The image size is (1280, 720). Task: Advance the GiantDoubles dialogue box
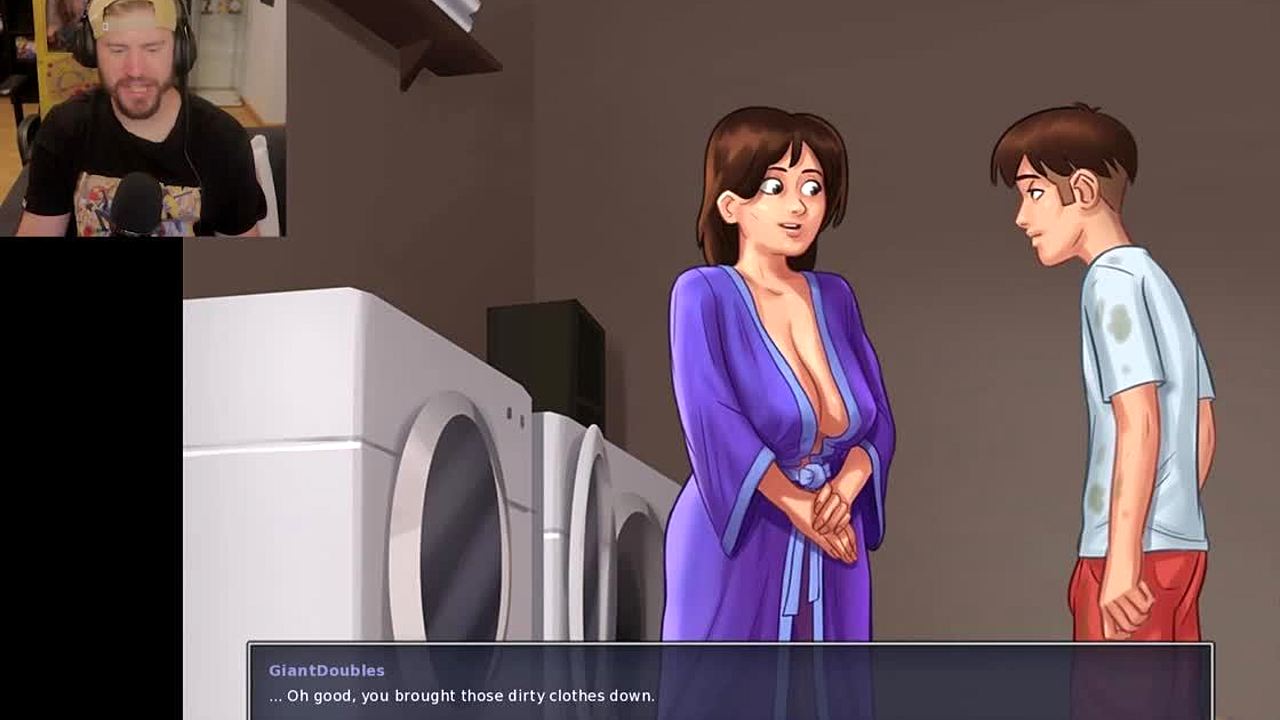[730, 682]
